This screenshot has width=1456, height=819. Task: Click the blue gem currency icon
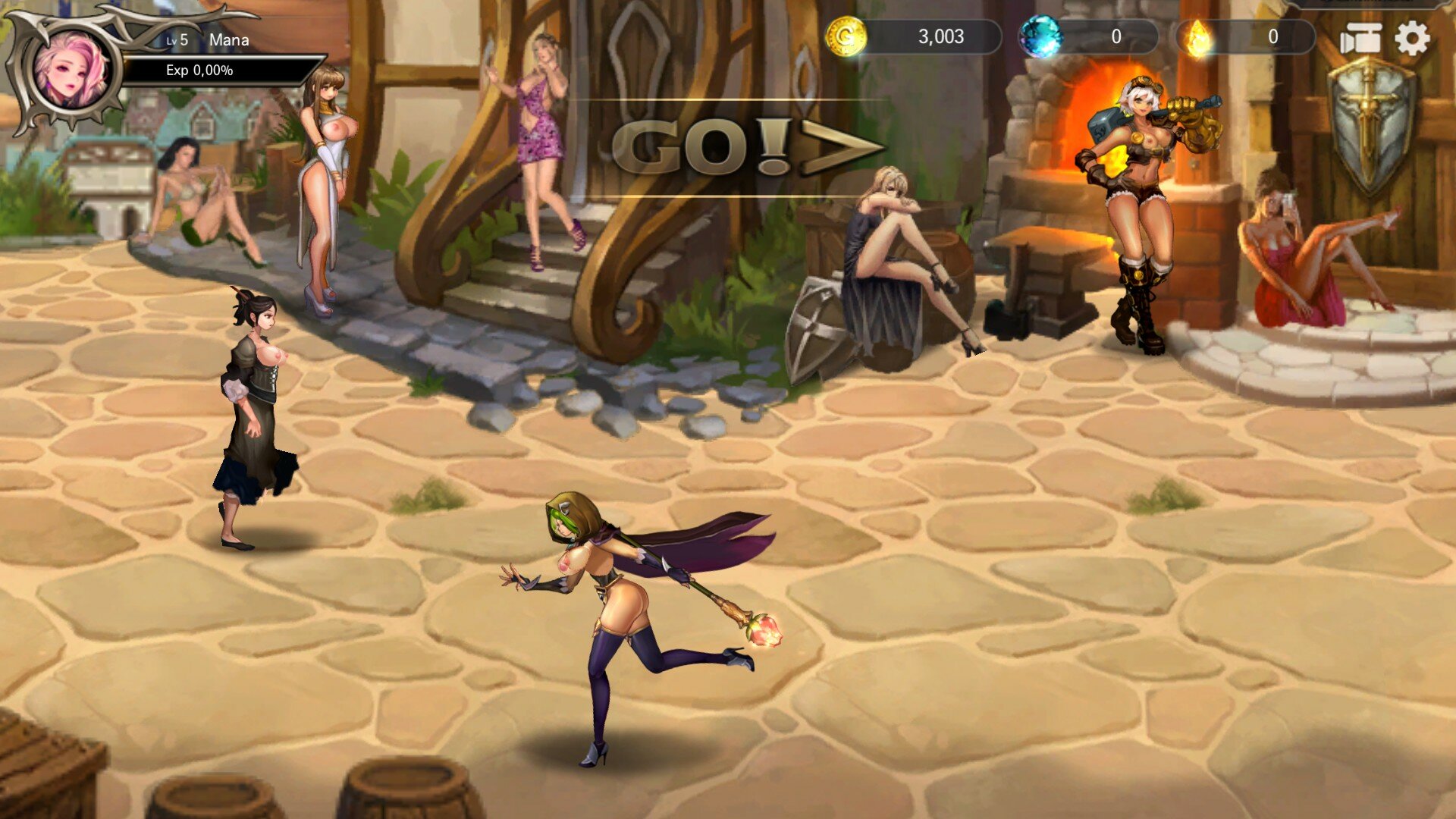click(x=1040, y=37)
